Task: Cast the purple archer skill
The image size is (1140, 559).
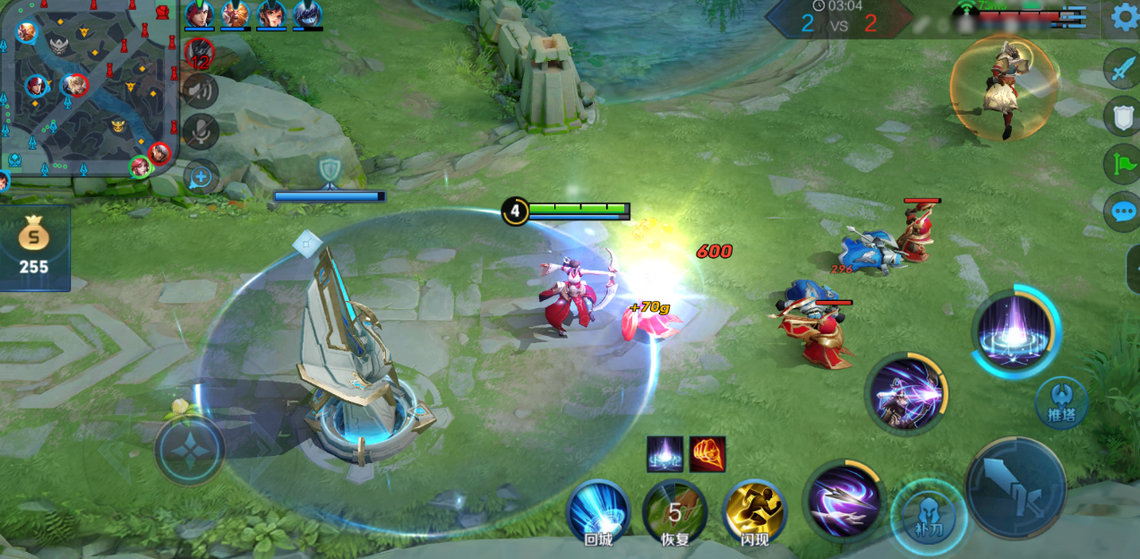Action: click(x=906, y=392)
